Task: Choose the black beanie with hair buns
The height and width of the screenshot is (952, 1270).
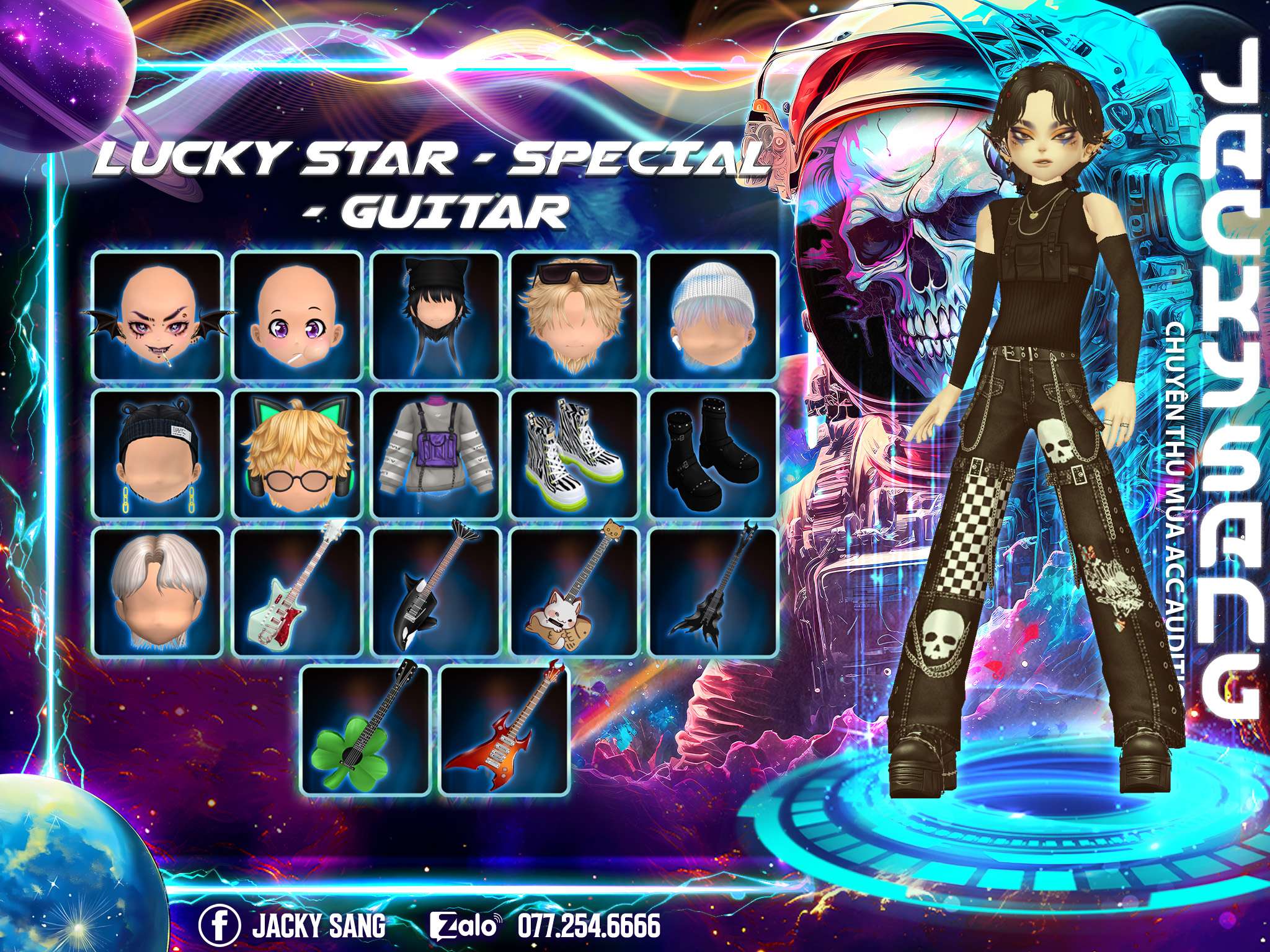Action: point(158,454)
